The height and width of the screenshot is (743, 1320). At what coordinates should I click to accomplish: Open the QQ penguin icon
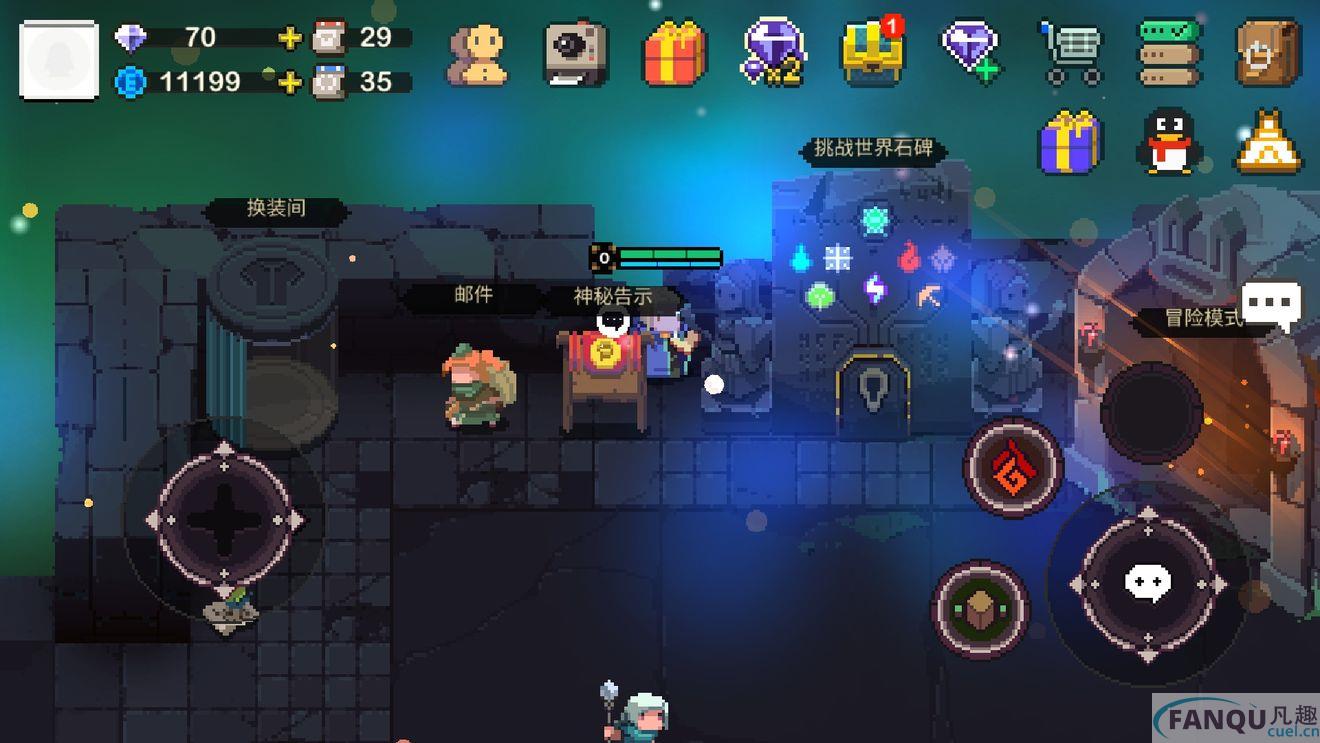[1170, 142]
